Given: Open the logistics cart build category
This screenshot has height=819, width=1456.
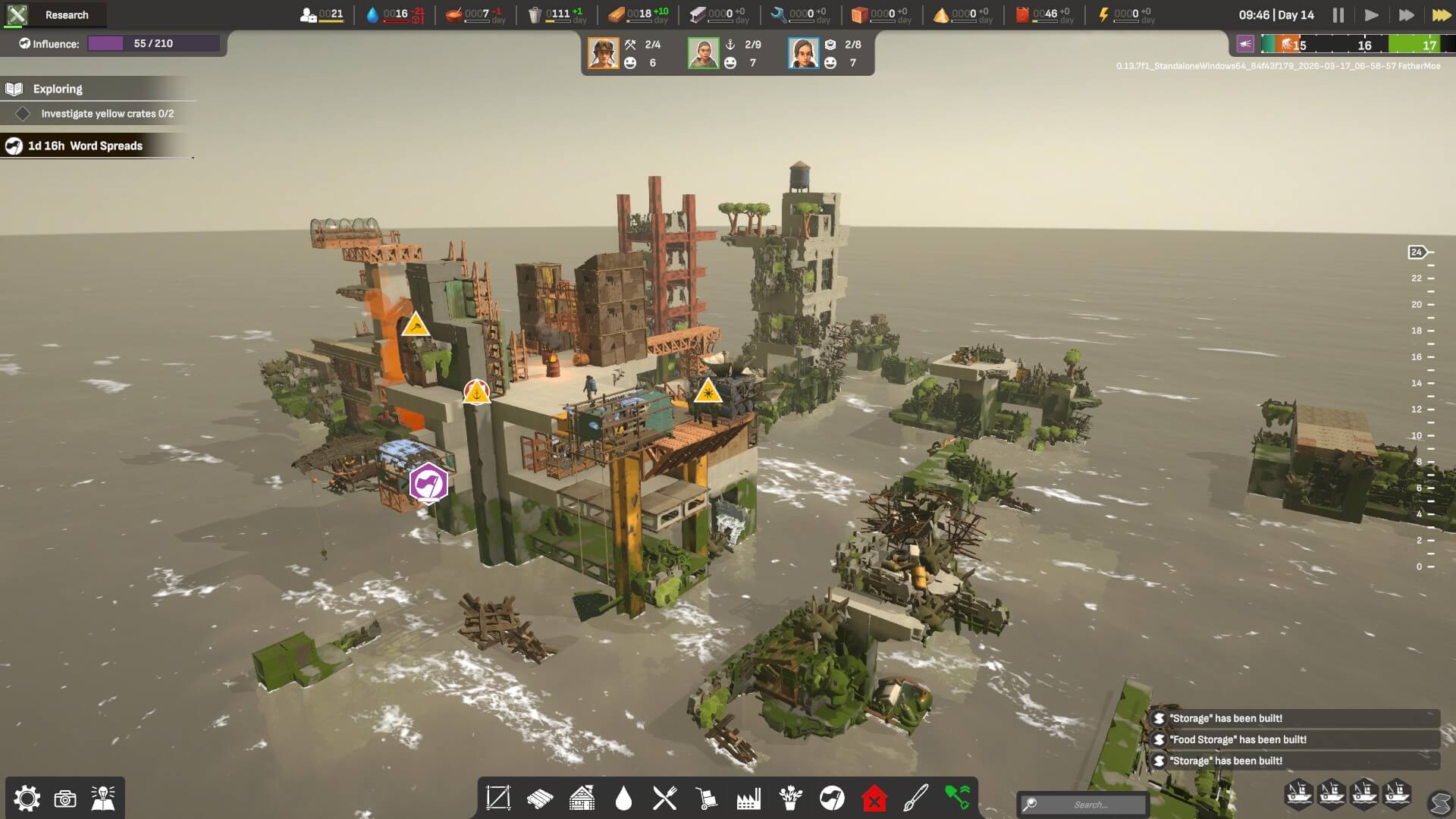Looking at the screenshot, I should point(707,798).
